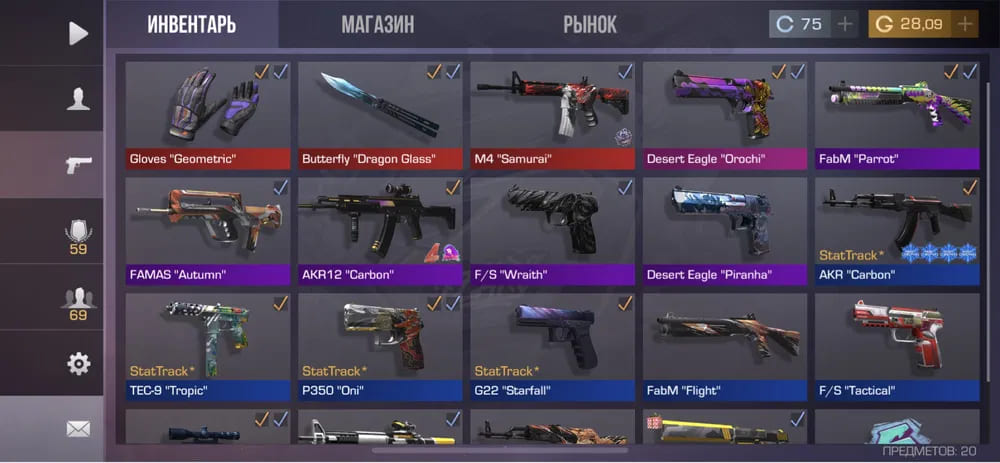Add silver coins with the plus button
The width and height of the screenshot is (1000, 463).
[x=845, y=24]
